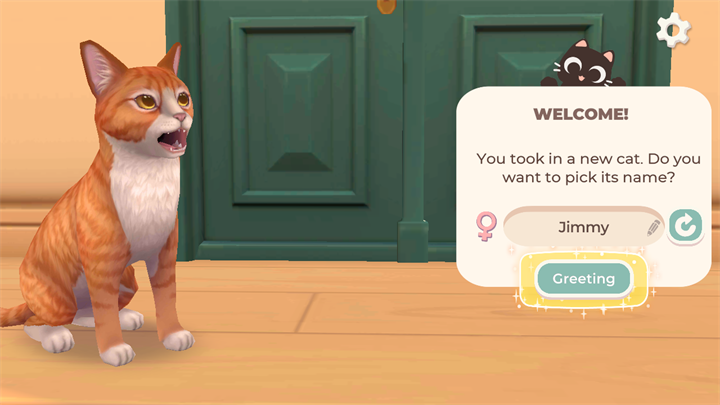Screen dimensions: 720x405
Task: Generate a random name with the refresh button
Action: pos(685,227)
